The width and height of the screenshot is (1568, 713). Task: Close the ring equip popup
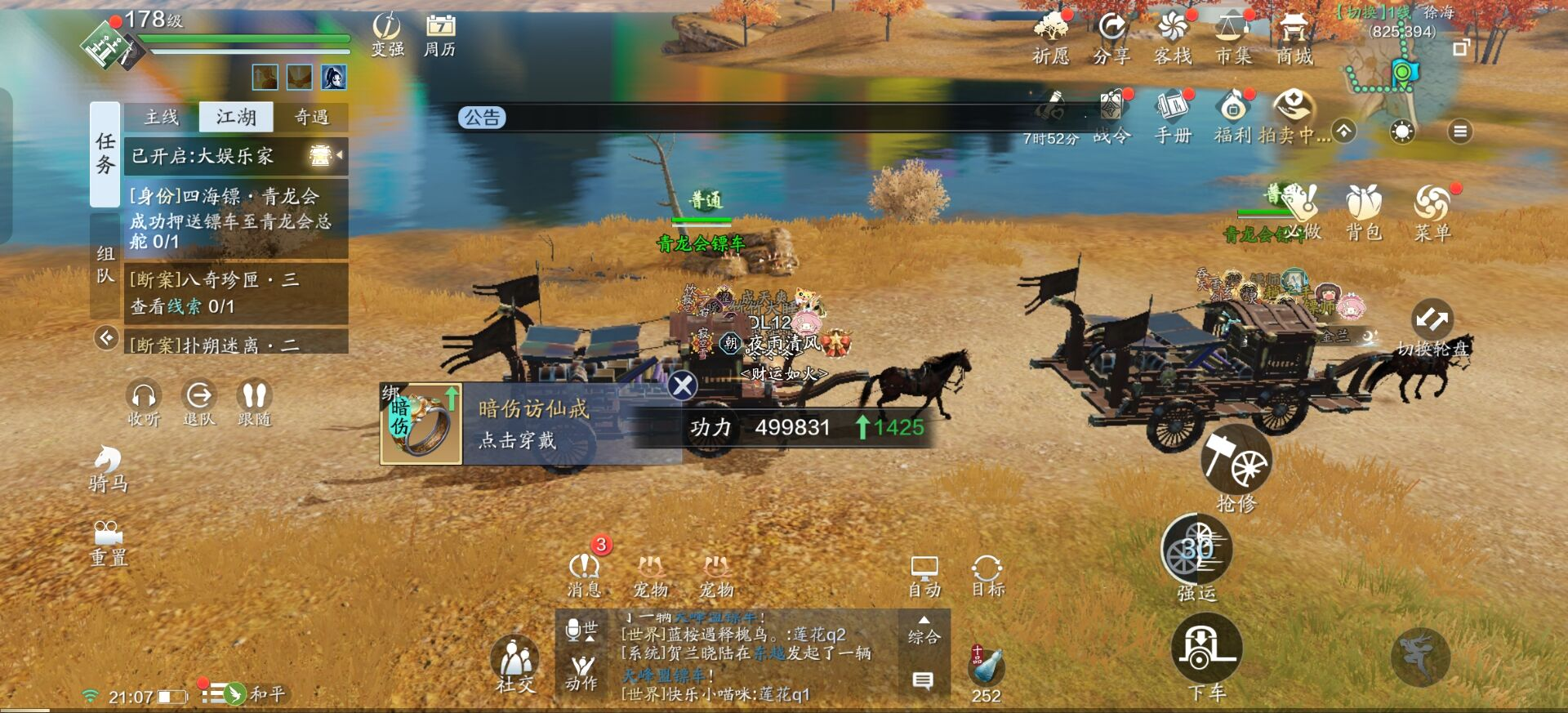(x=682, y=385)
